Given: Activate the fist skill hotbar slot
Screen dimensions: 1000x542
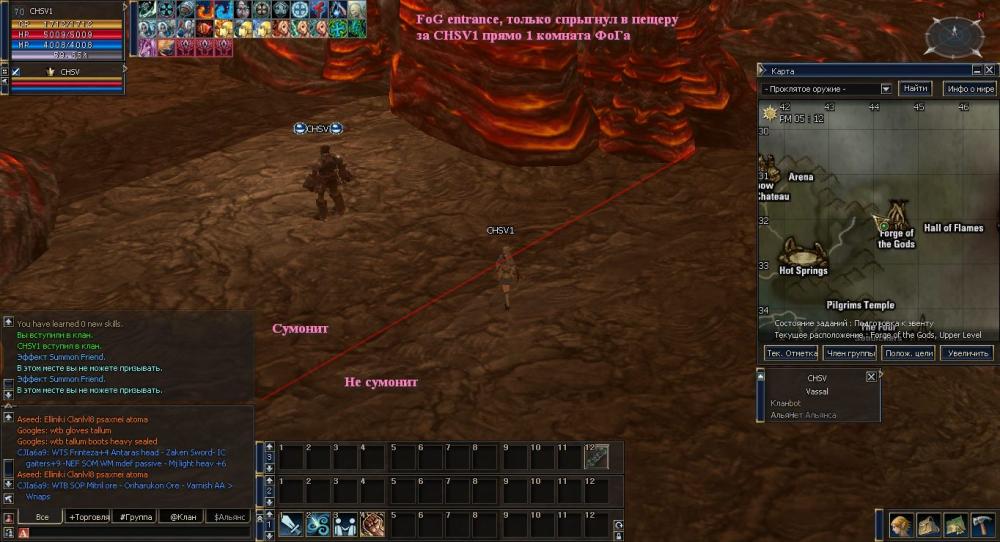Looking at the screenshot, I should tap(372, 524).
